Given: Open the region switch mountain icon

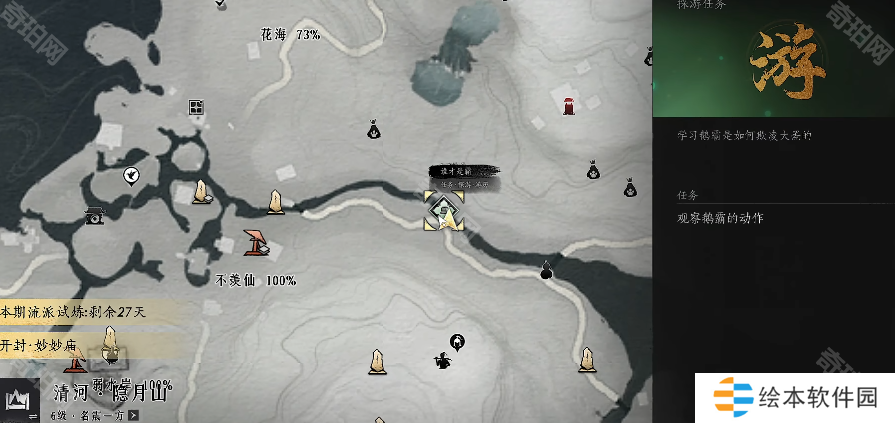Looking at the screenshot, I should (x=17, y=400).
